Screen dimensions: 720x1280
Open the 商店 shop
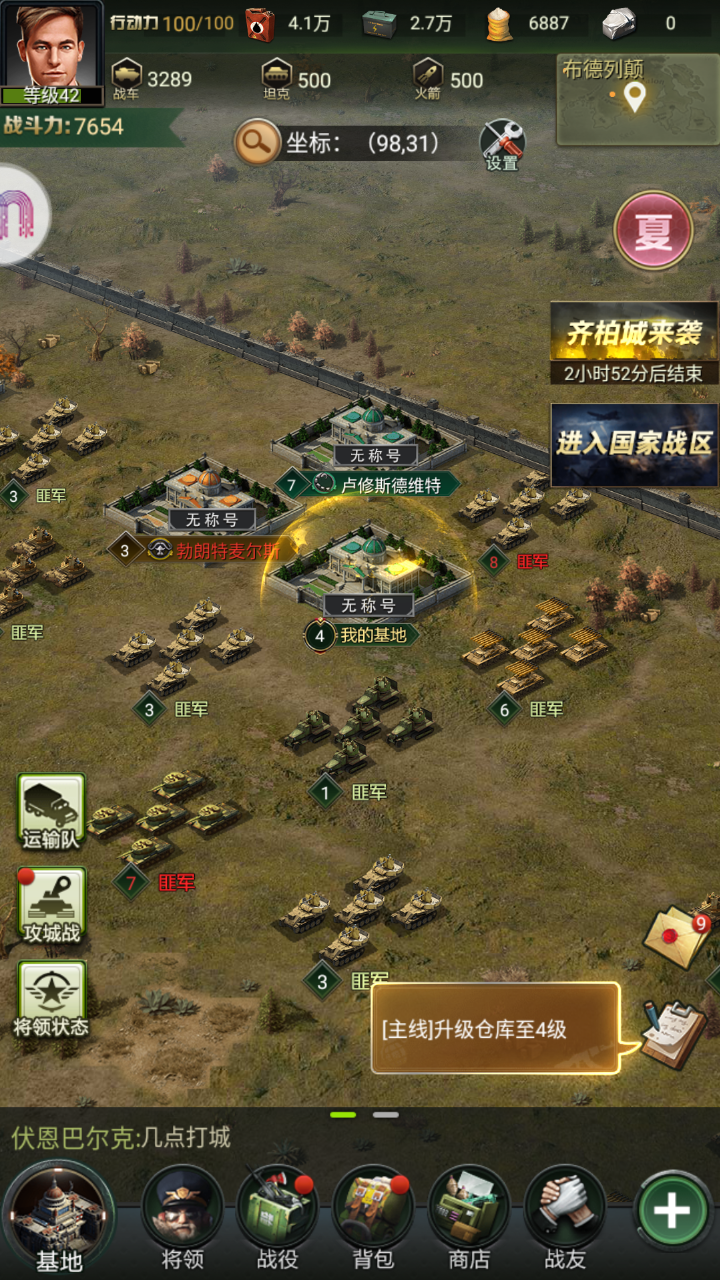[469, 1215]
